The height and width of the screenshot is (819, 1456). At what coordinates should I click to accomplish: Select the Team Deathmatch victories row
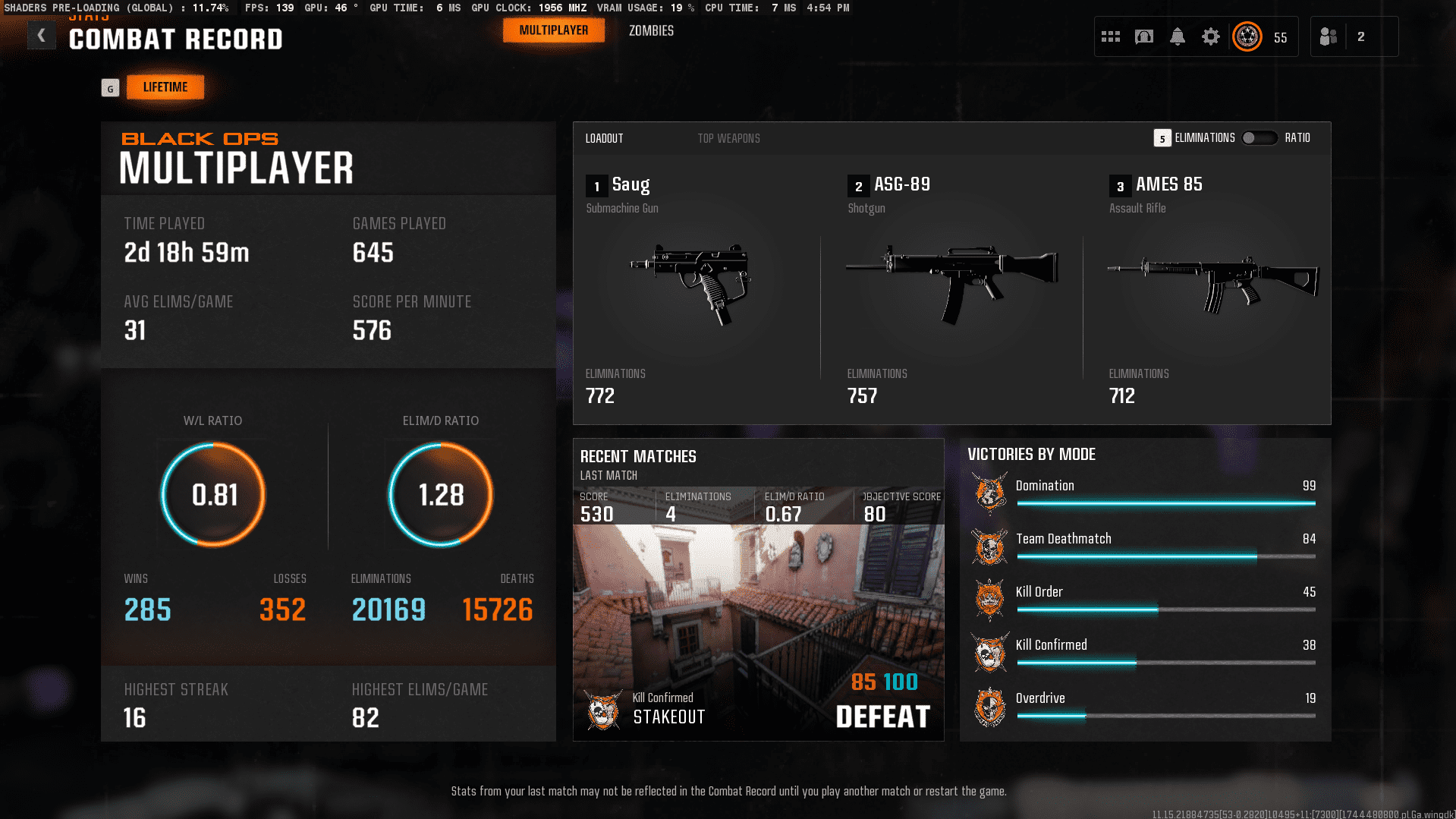point(1144,546)
